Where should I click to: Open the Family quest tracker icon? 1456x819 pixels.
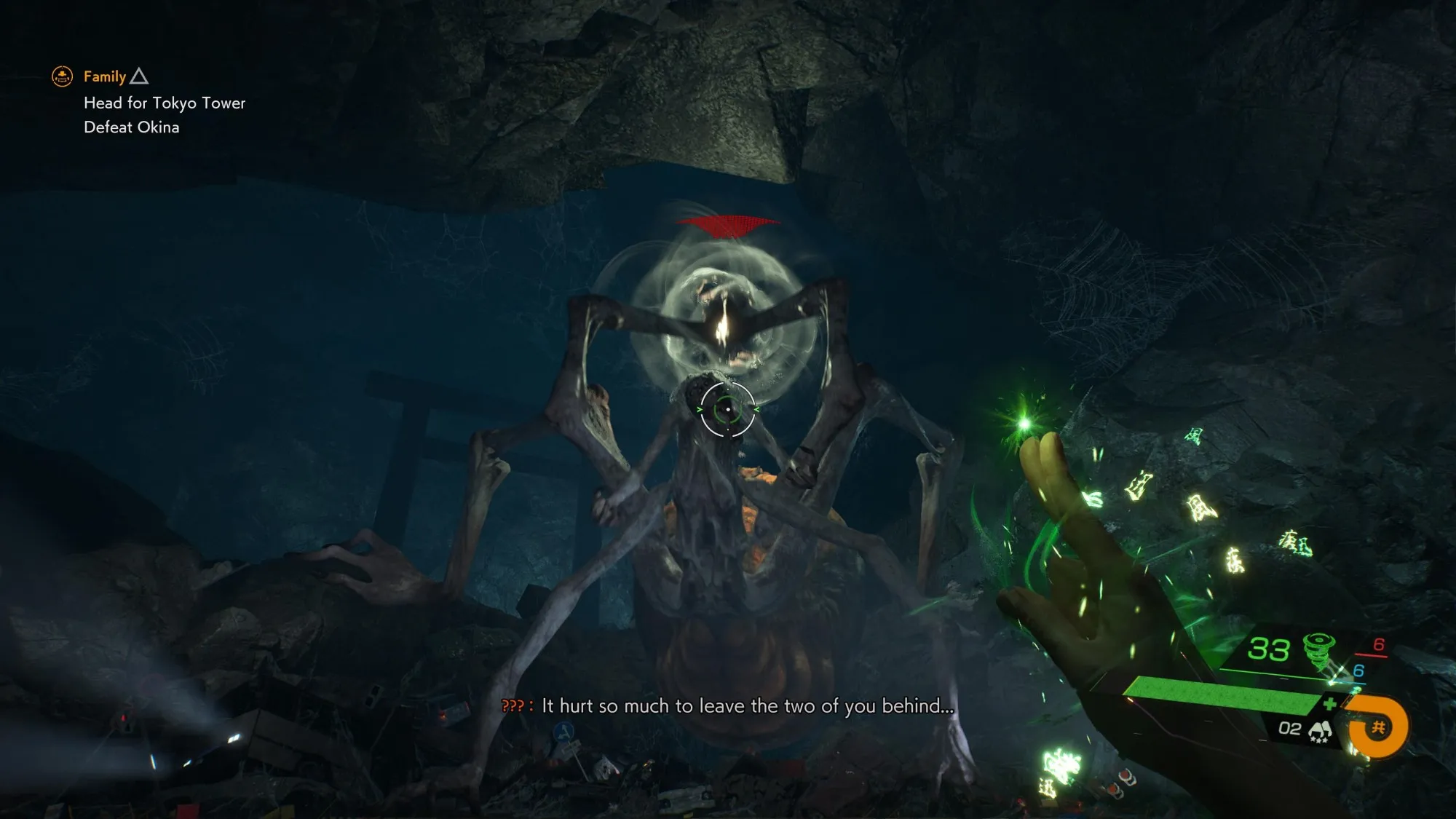(x=63, y=76)
